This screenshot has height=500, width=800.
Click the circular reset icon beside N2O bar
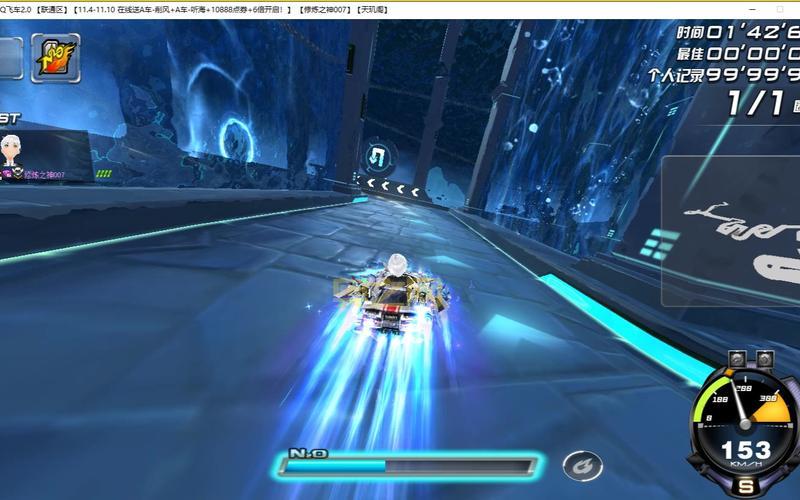[581, 465]
